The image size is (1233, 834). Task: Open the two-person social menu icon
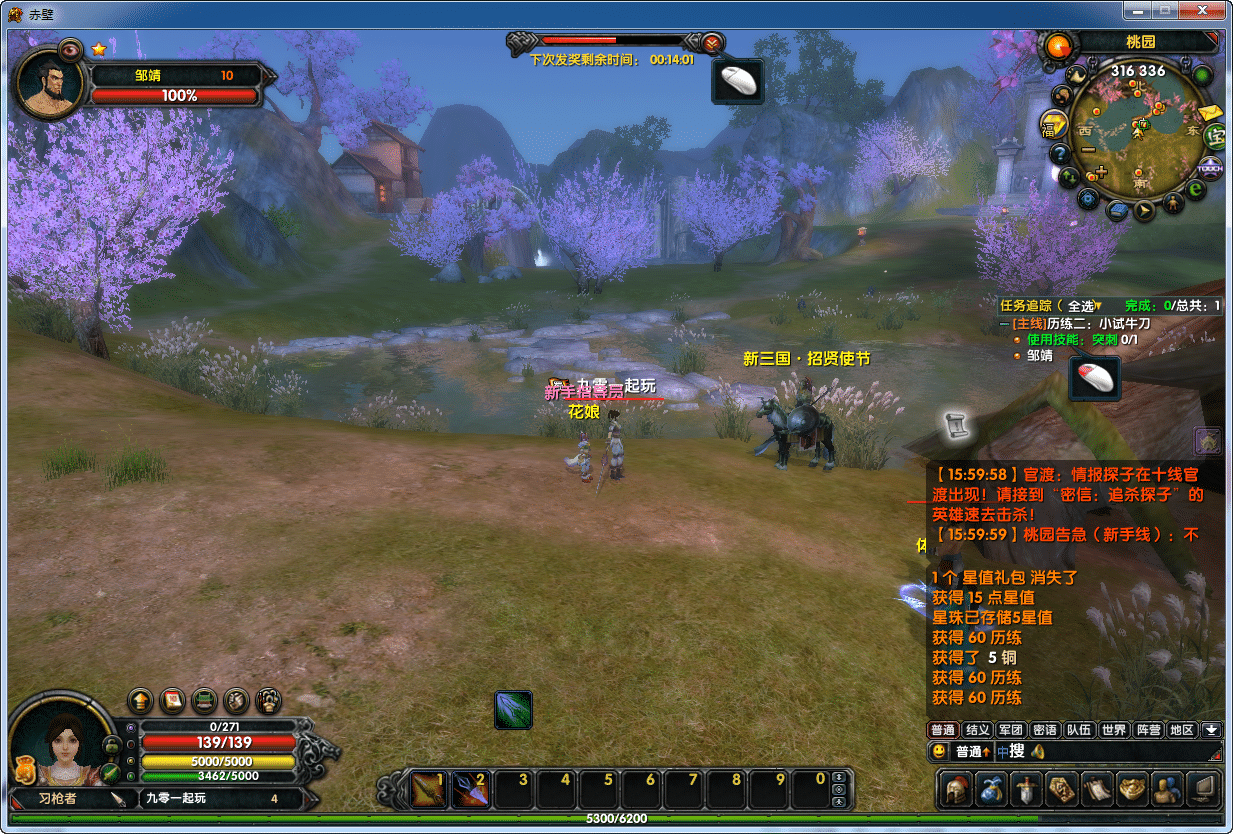pos(1166,789)
